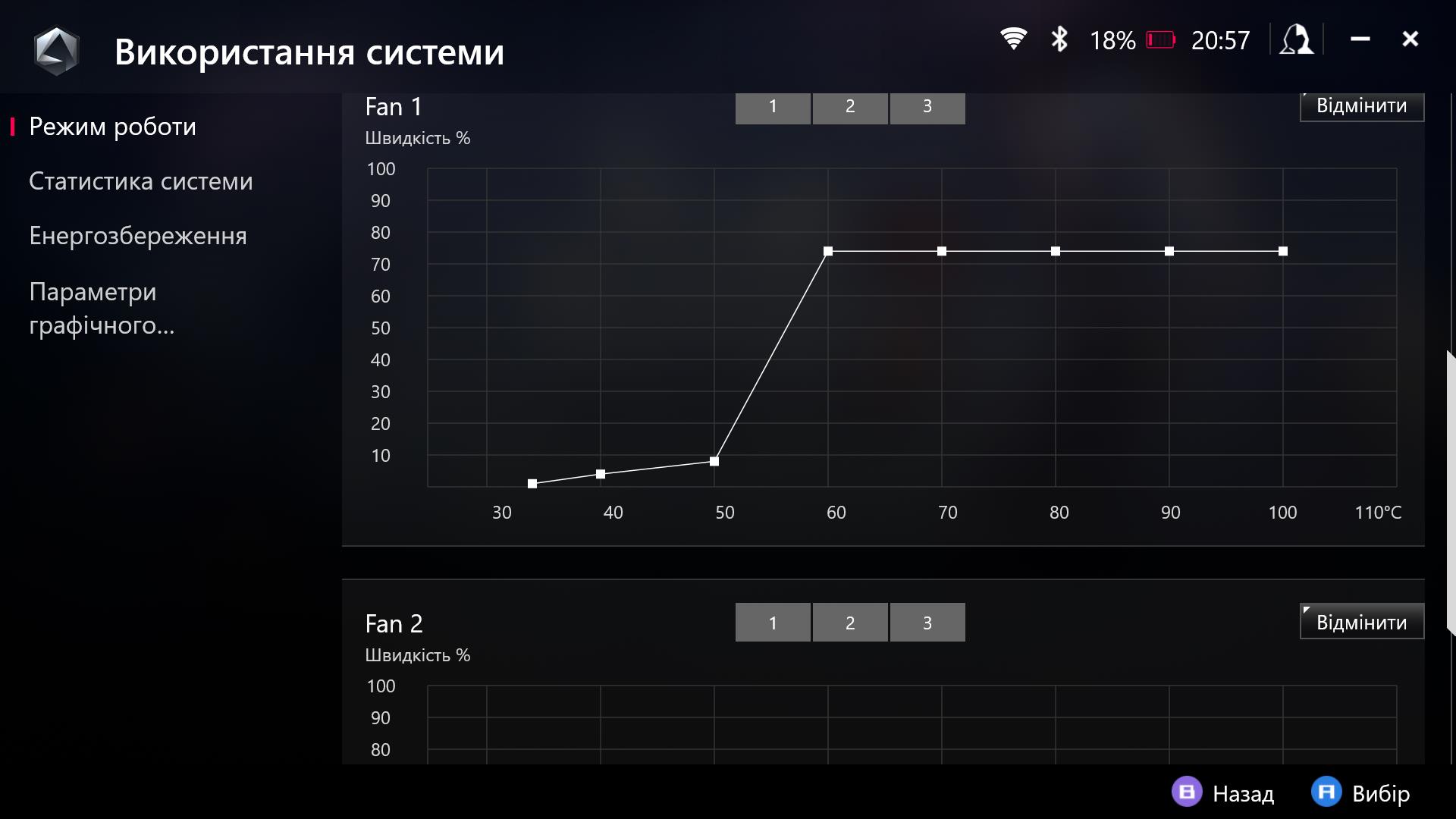Select the Fan 1 curve point at 100°C
Image resolution: width=1456 pixels, height=819 pixels.
click(1283, 251)
